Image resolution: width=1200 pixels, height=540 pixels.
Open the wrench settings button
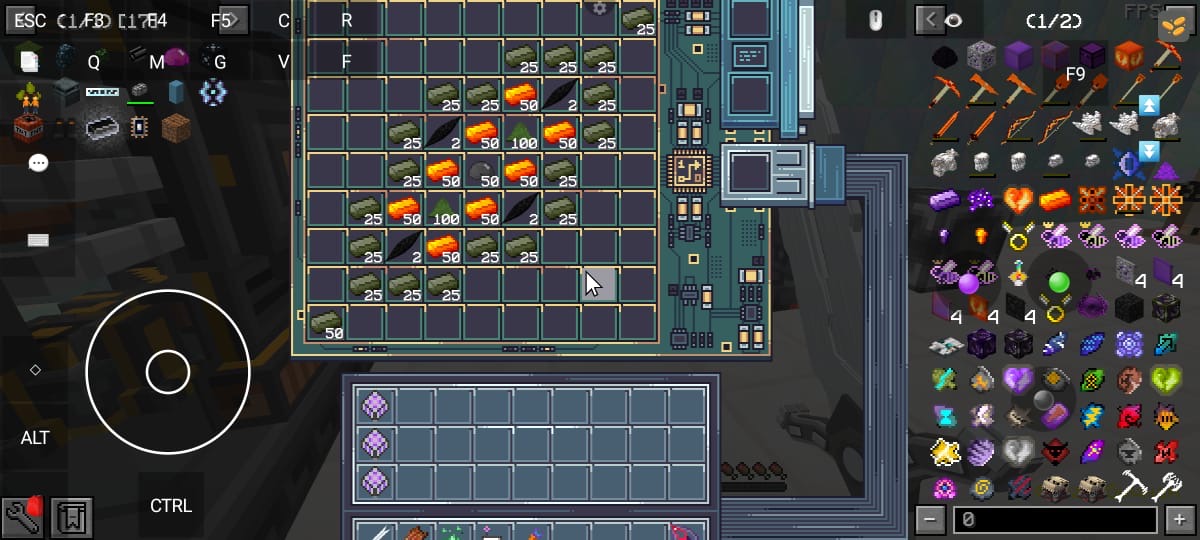pos(22,516)
